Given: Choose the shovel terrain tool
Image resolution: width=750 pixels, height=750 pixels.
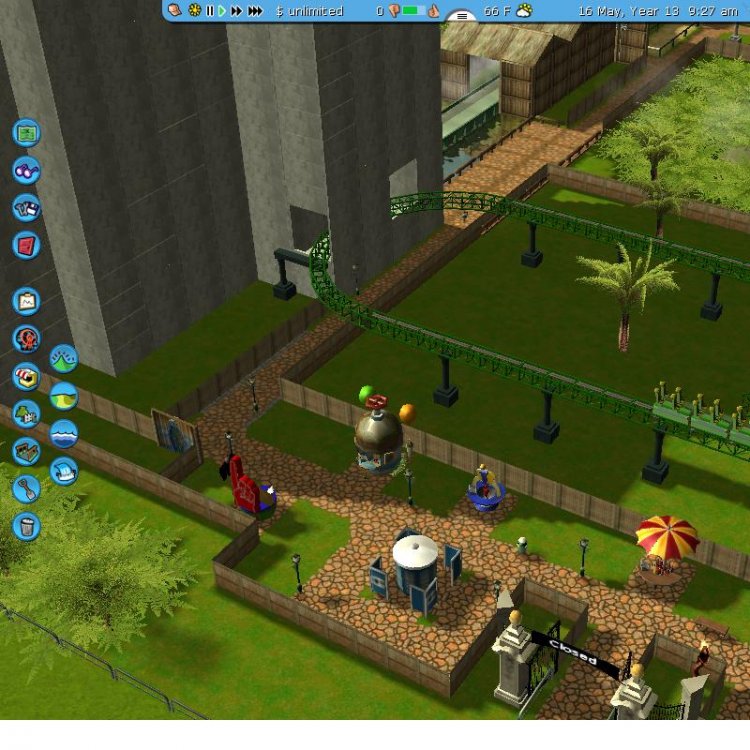Looking at the screenshot, I should point(26,488).
